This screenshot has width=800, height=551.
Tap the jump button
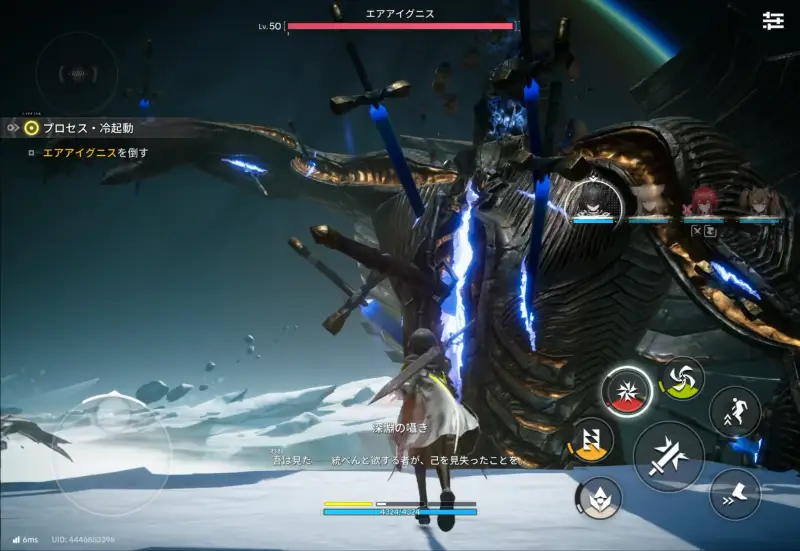[x=735, y=411]
